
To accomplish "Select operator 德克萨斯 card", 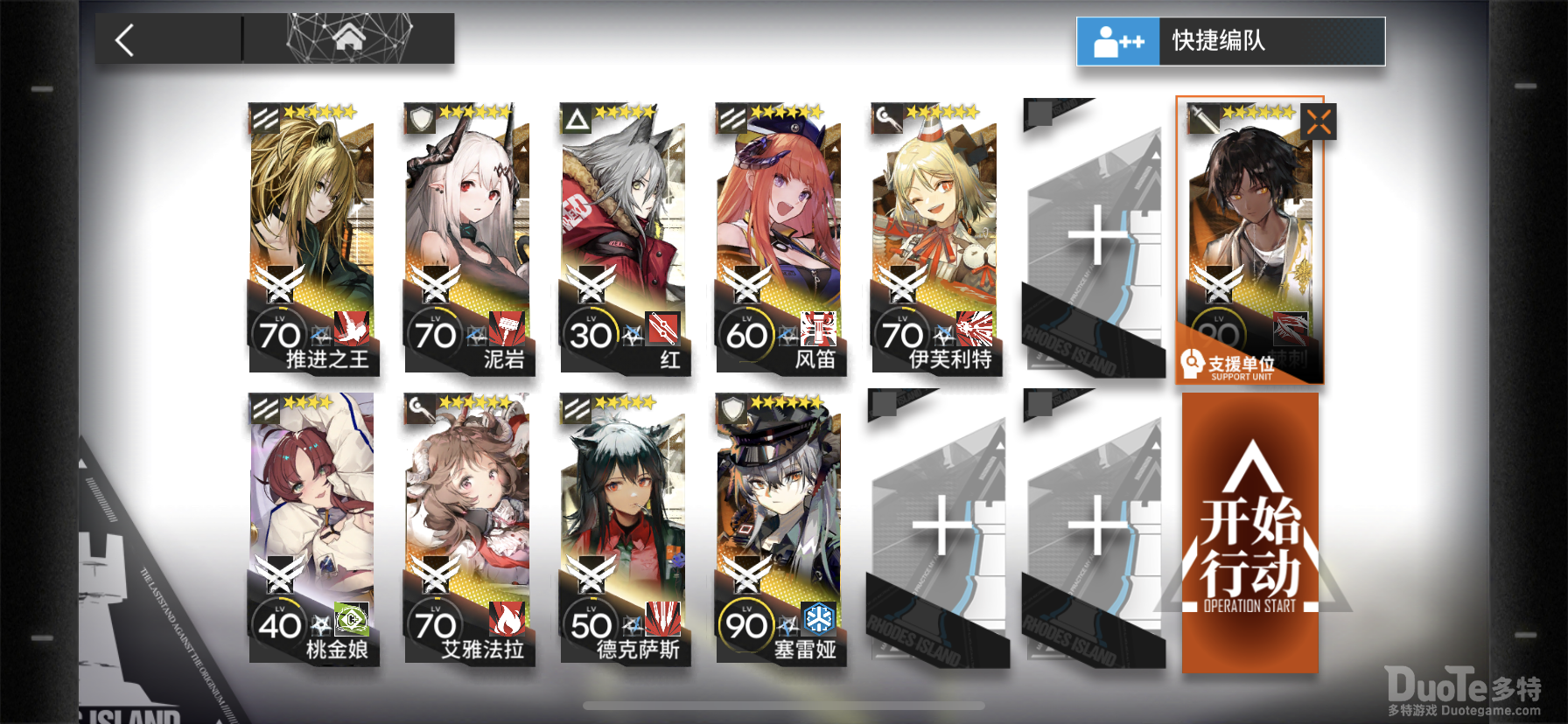I will pyautogui.click(x=624, y=528).
